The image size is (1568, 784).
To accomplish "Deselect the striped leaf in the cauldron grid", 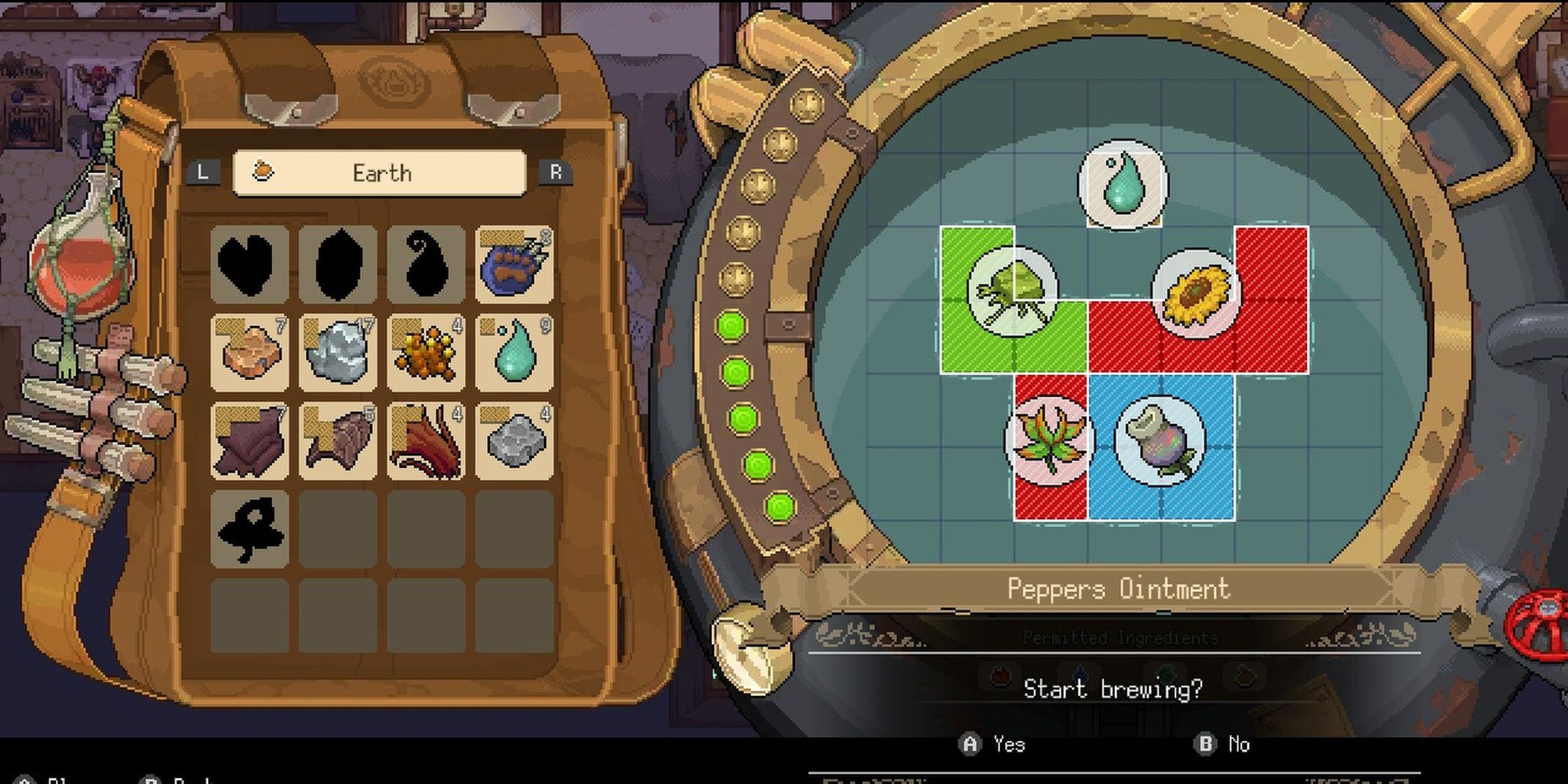I will [1051, 439].
